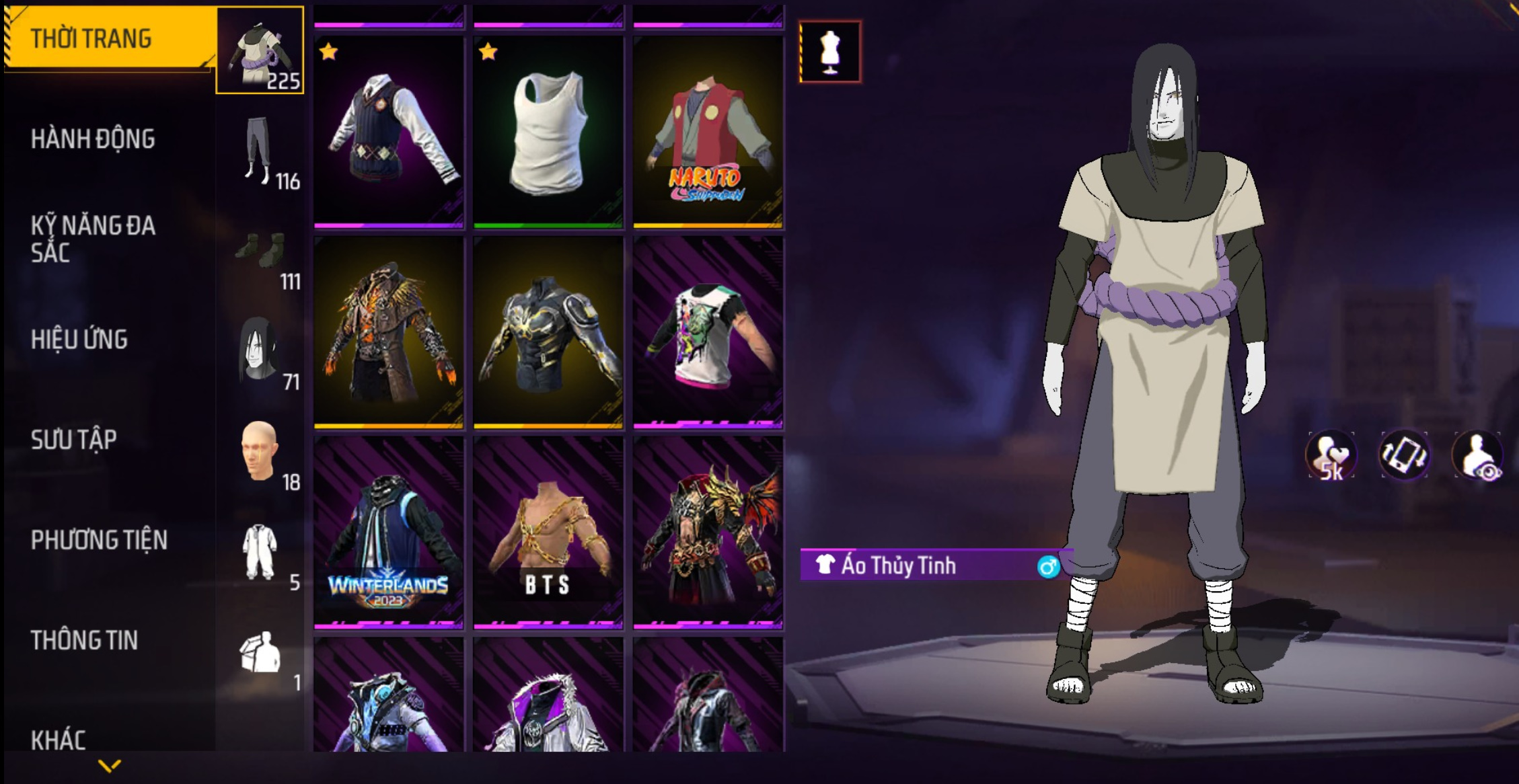Toggle the character visibility eye icon
This screenshot has height=784, width=1519.
pos(1478,455)
